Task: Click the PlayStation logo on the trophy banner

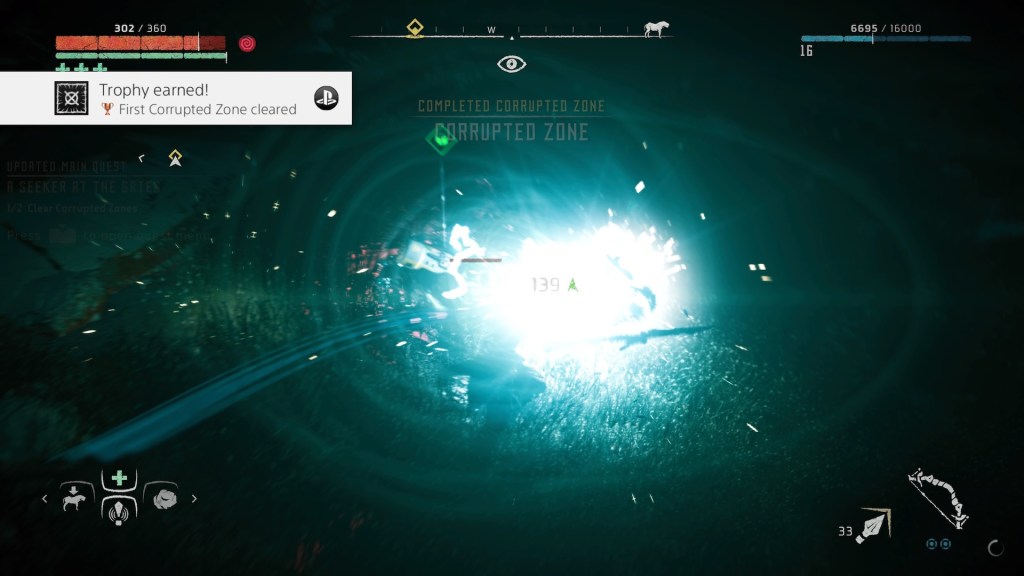Action: 326,98
